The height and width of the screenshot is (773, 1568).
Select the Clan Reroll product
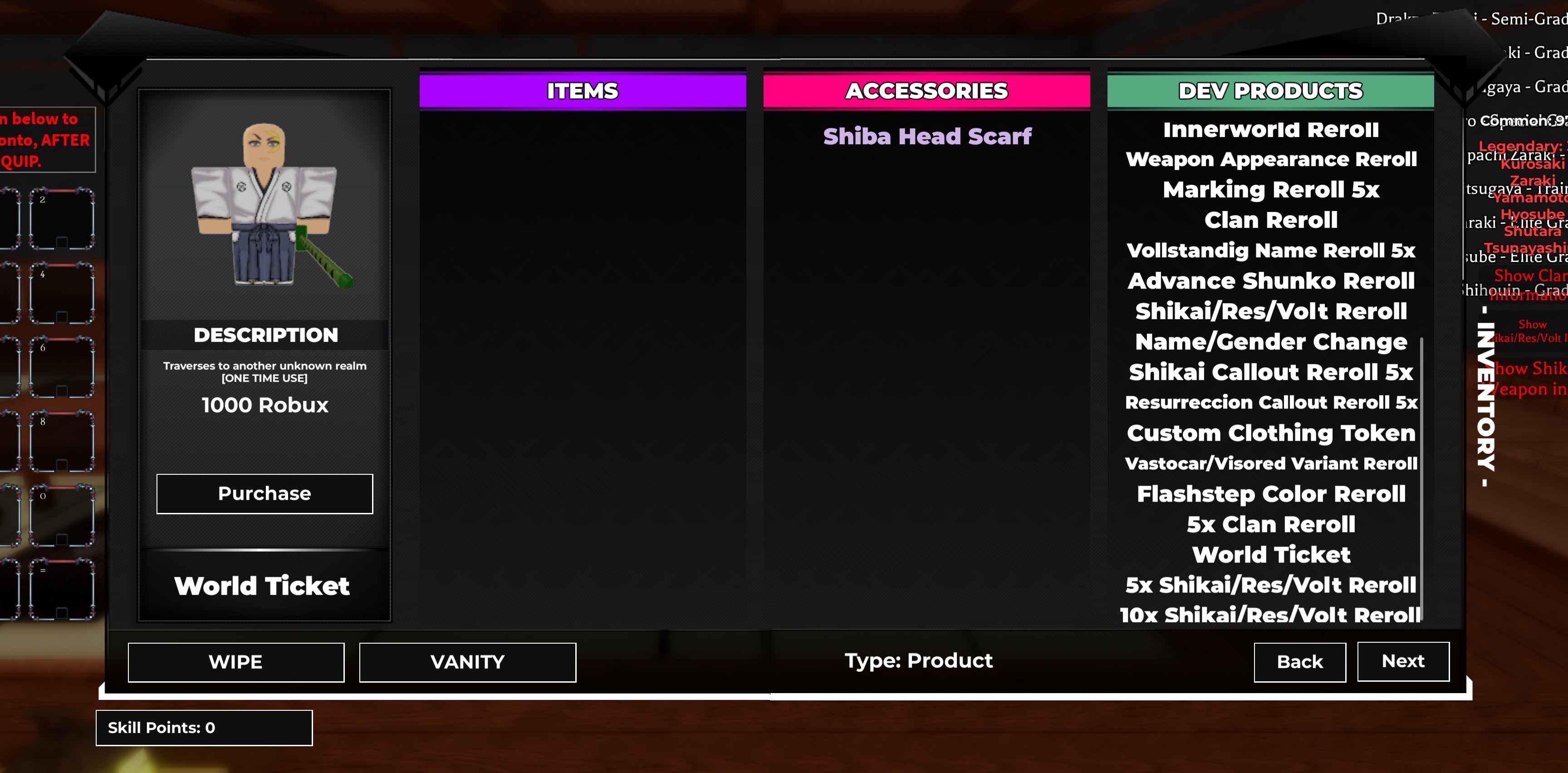pos(1270,220)
